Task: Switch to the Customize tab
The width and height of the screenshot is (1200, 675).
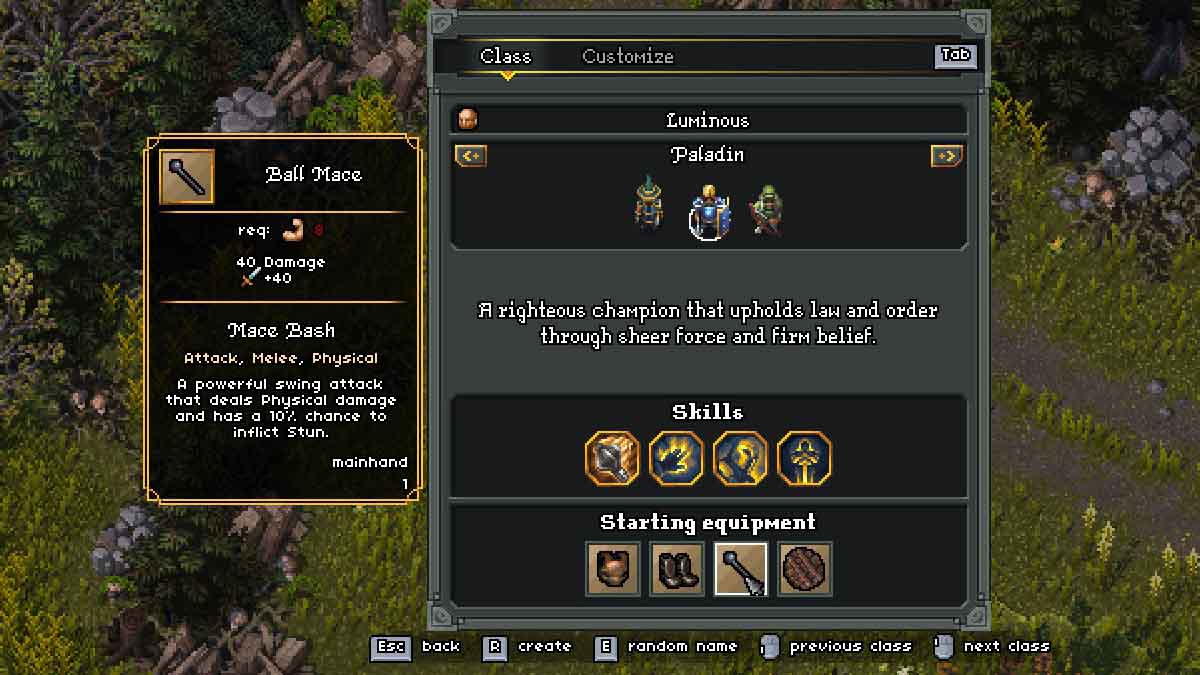Action: click(628, 57)
